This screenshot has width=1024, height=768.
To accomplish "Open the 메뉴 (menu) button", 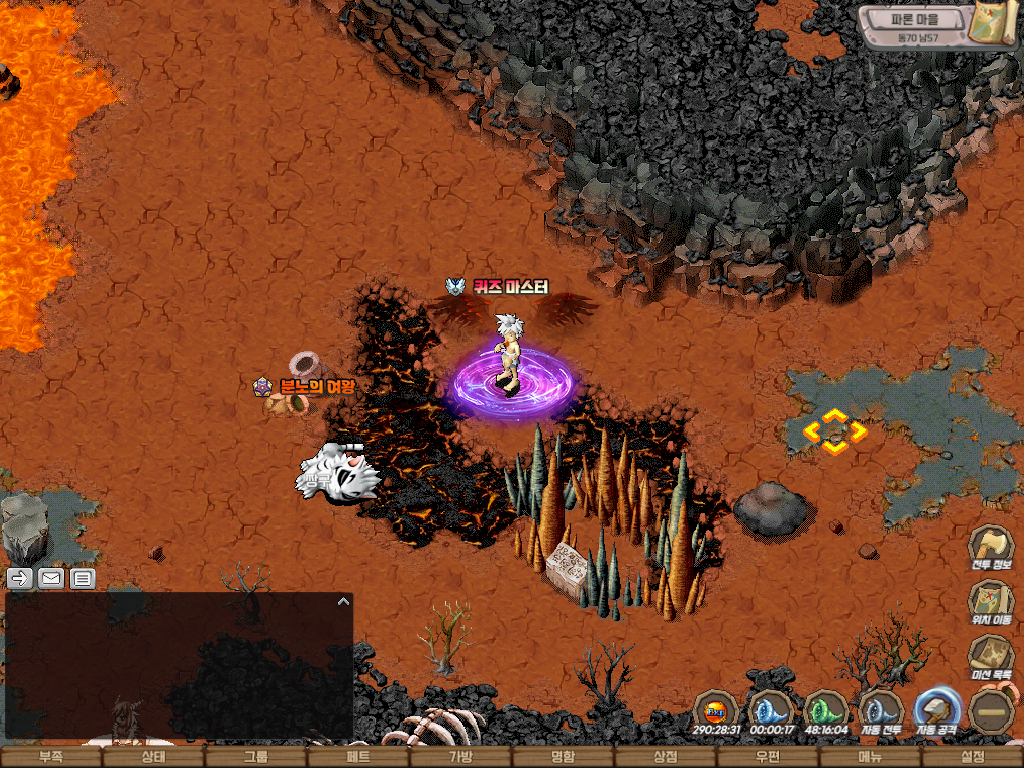I will 870,757.
